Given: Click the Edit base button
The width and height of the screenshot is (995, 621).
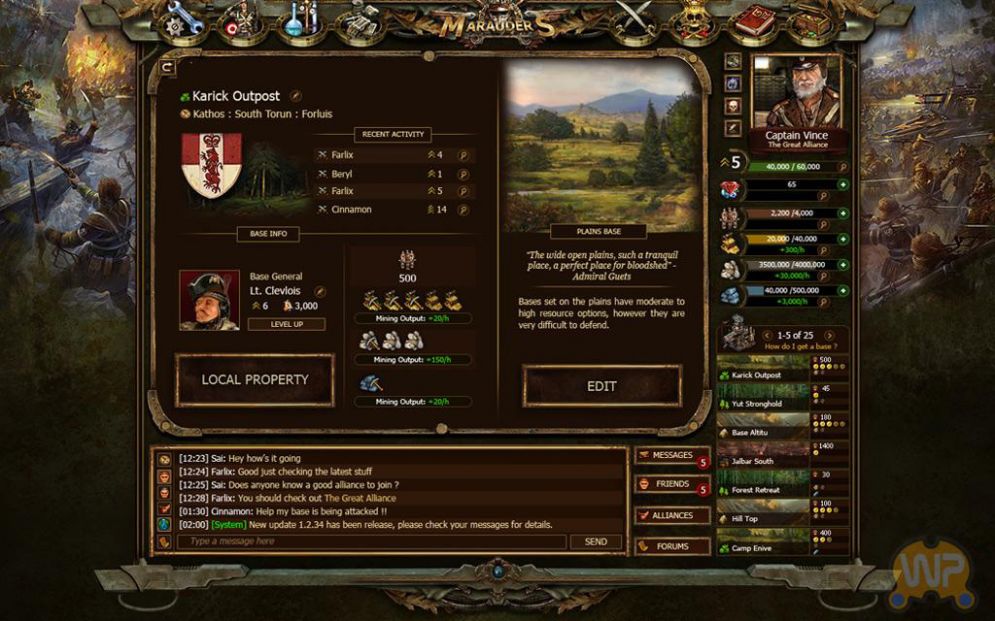Looking at the screenshot, I should click(601, 386).
